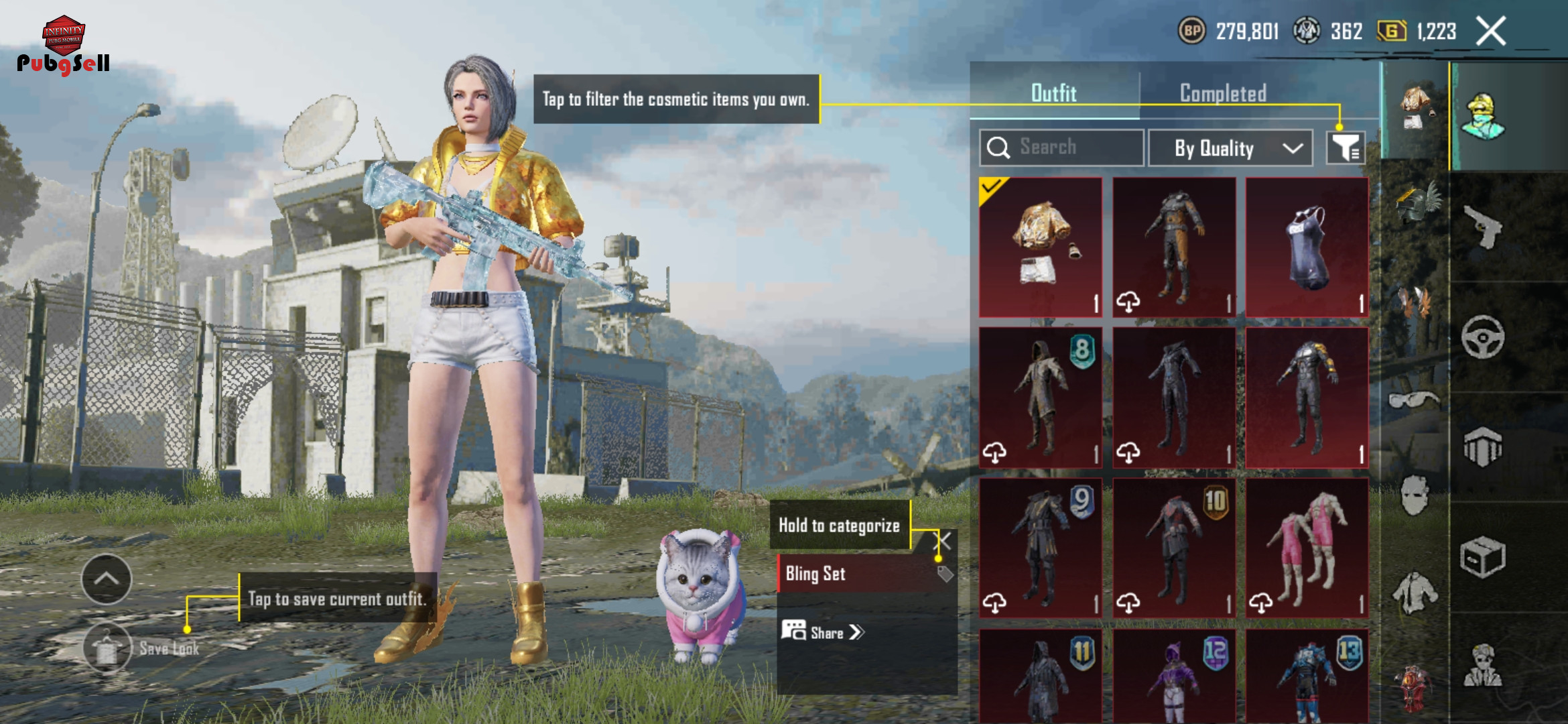Viewport: 1568px width, 724px height.
Task: Click the Search field for outfits
Action: [x=1061, y=147]
